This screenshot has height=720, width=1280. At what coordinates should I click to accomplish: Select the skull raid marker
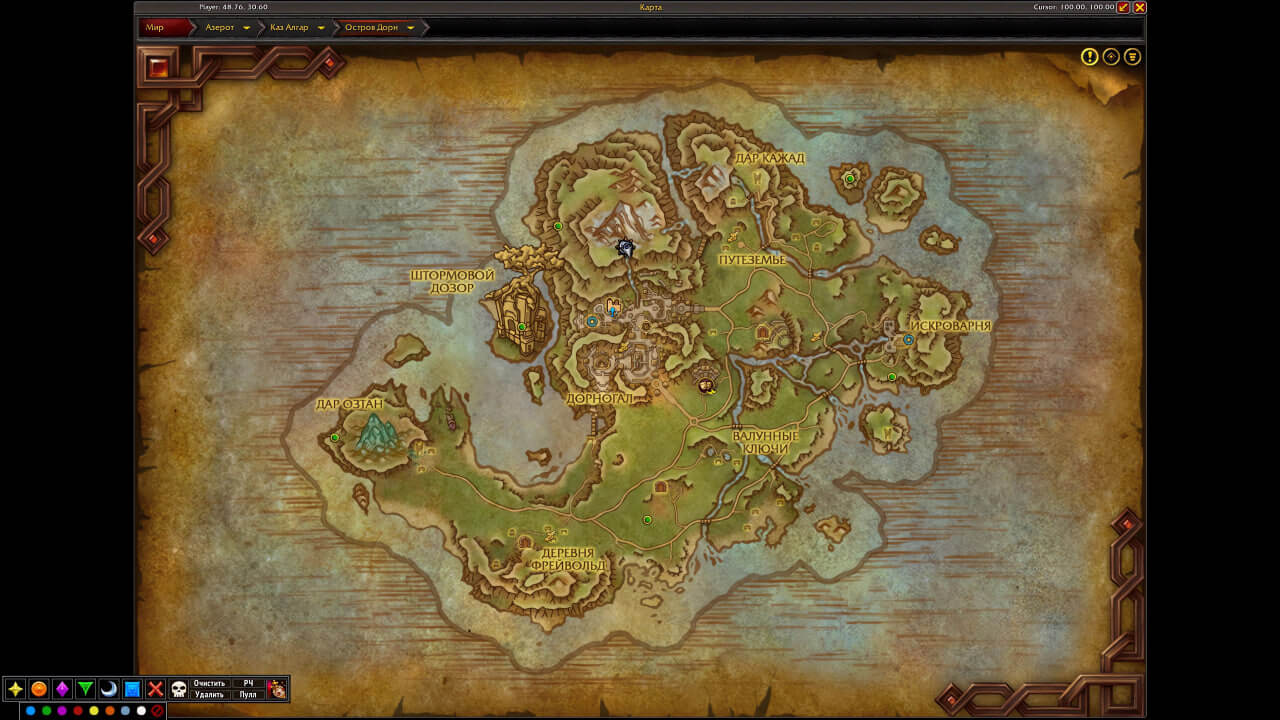(x=179, y=689)
